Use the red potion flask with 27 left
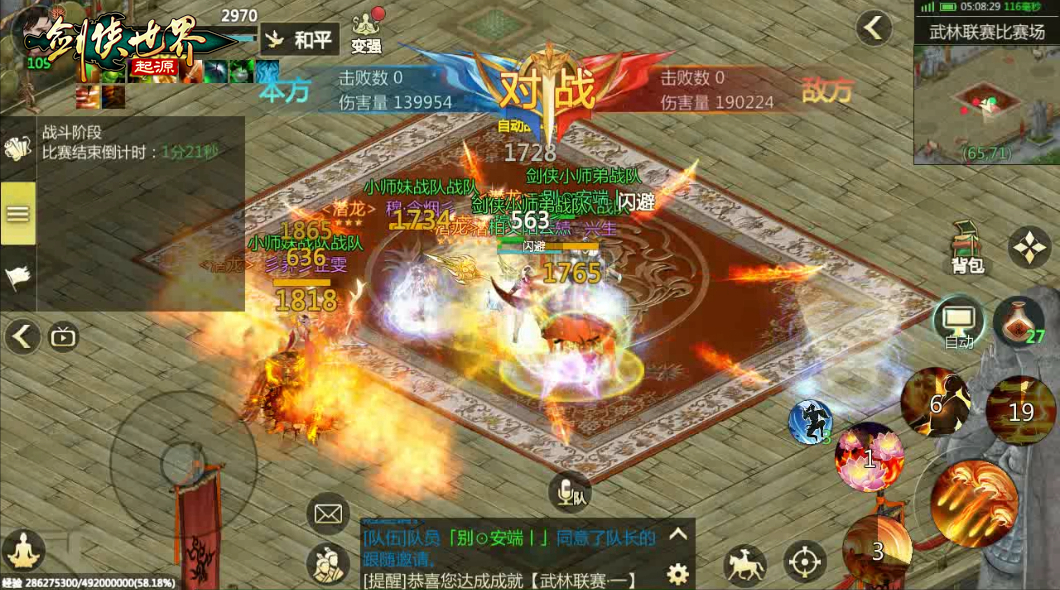 tap(1018, 322)
